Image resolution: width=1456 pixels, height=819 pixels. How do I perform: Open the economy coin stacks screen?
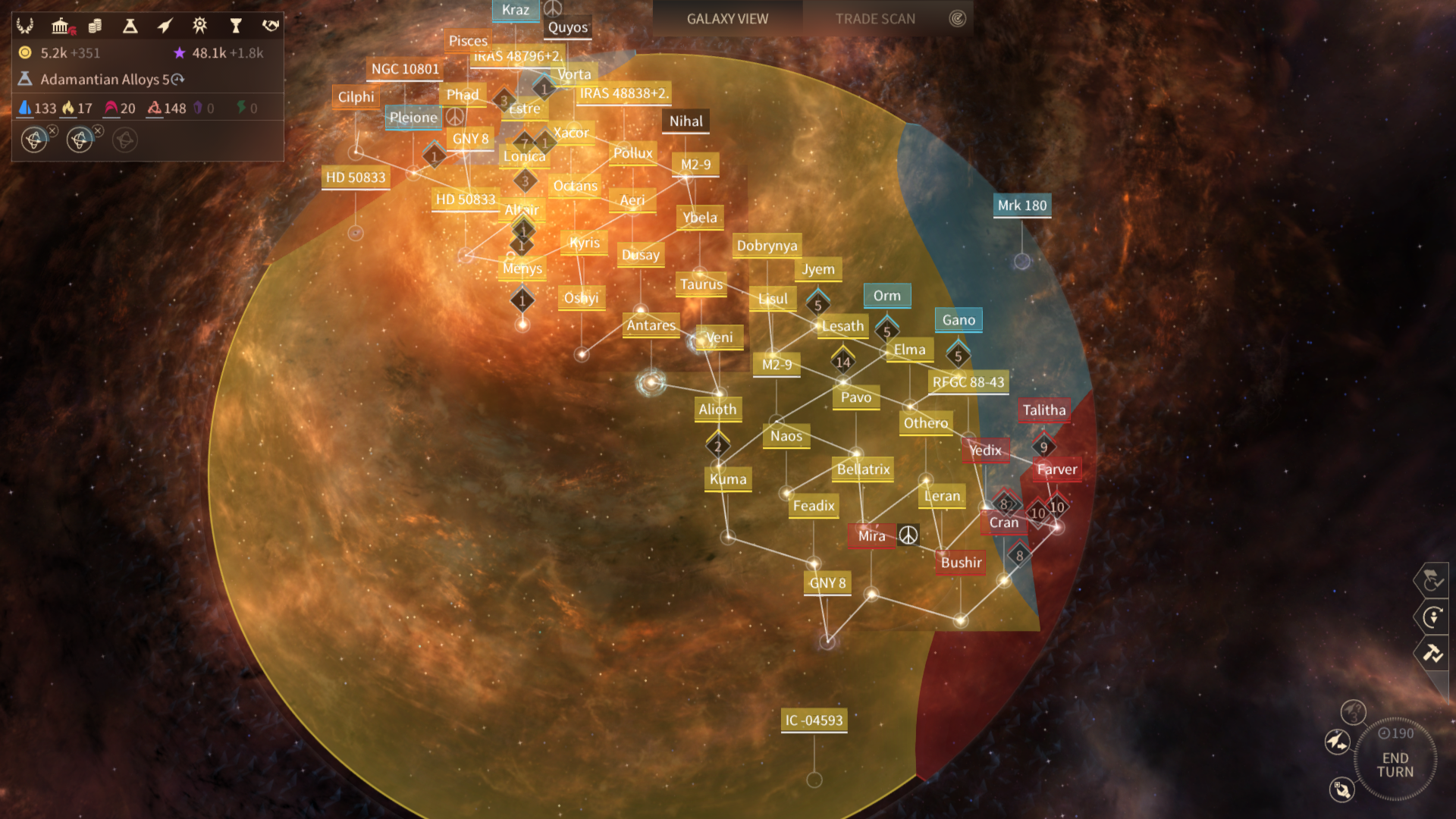pyautogui.click(x=95, y=27)
